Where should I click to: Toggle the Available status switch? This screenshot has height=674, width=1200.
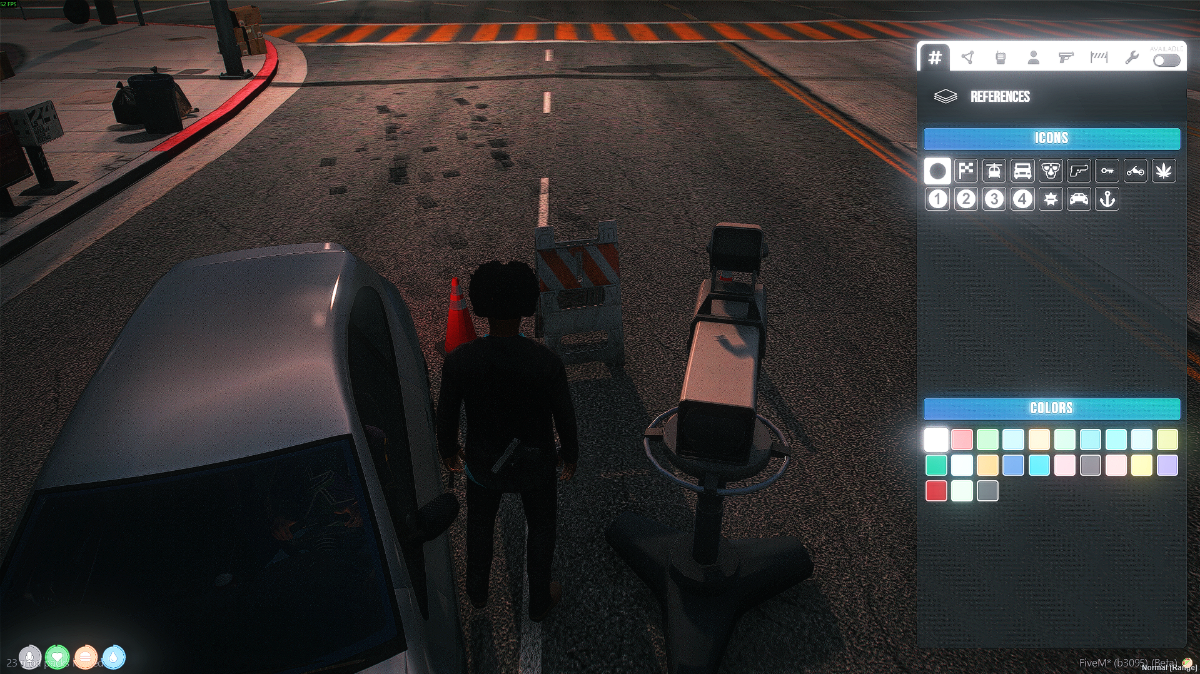click(1166, 60)
